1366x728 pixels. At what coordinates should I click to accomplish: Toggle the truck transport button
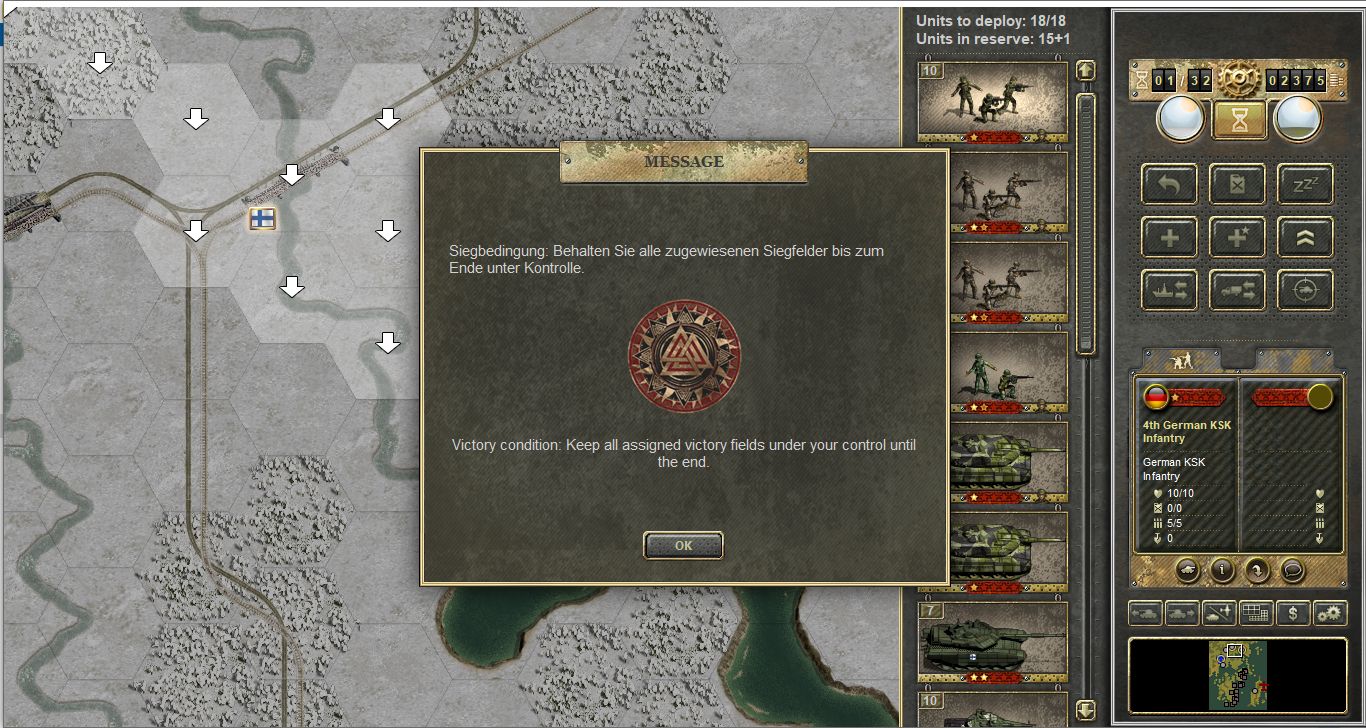[x=1237, y=290]
